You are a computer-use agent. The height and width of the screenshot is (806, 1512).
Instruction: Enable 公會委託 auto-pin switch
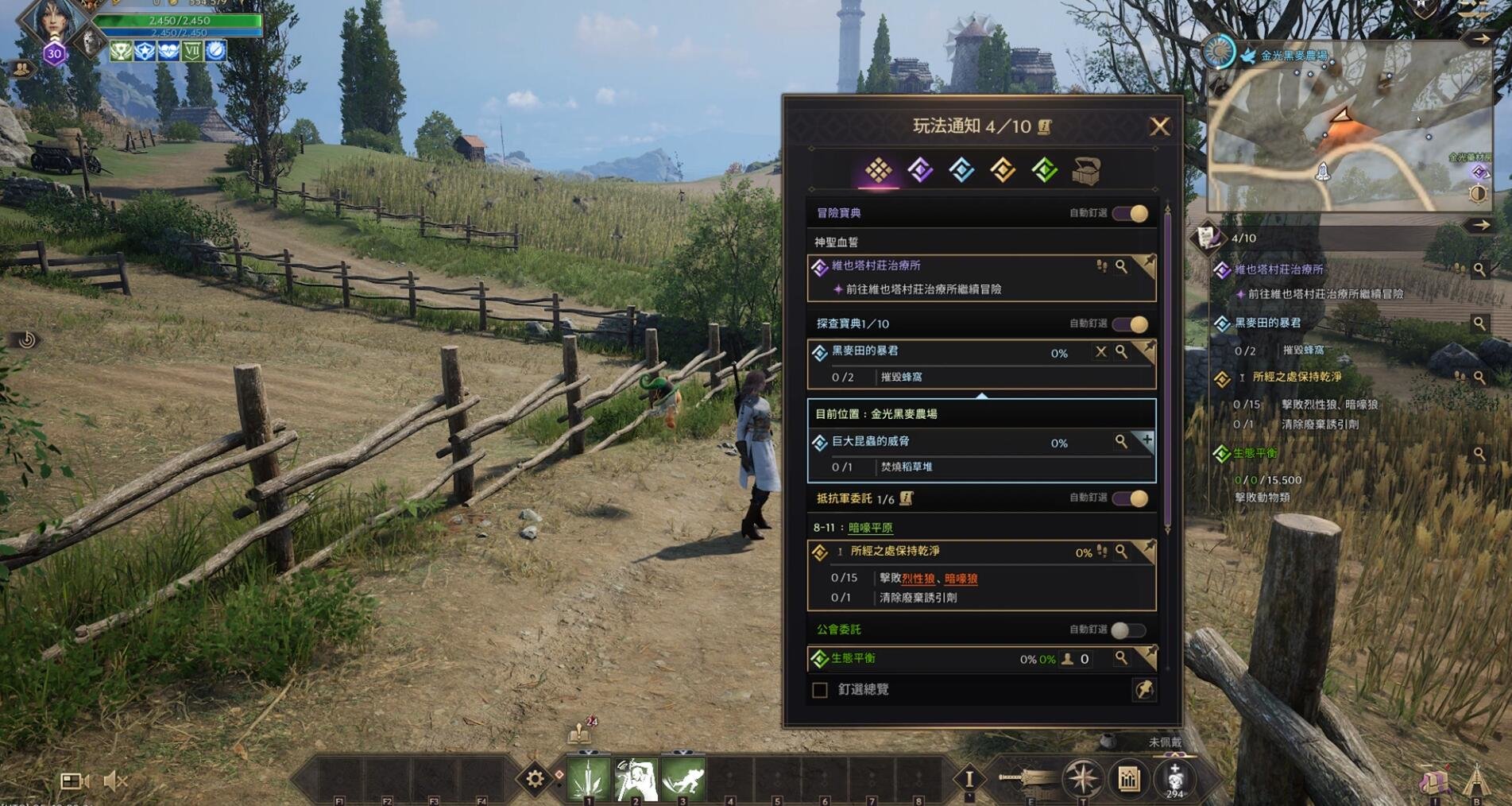1127,630
